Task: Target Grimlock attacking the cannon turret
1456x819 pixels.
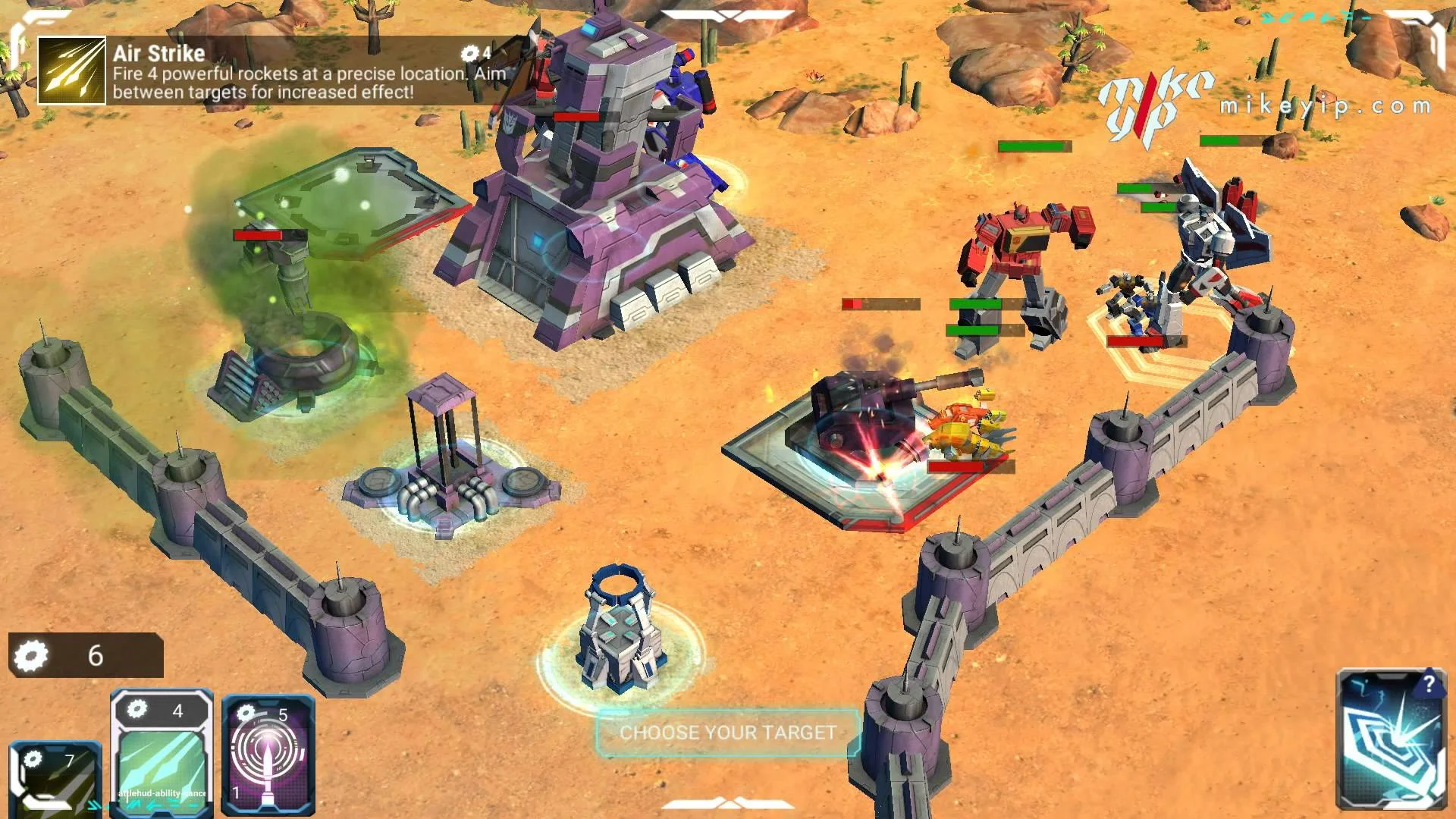Action: coord(971,428)
